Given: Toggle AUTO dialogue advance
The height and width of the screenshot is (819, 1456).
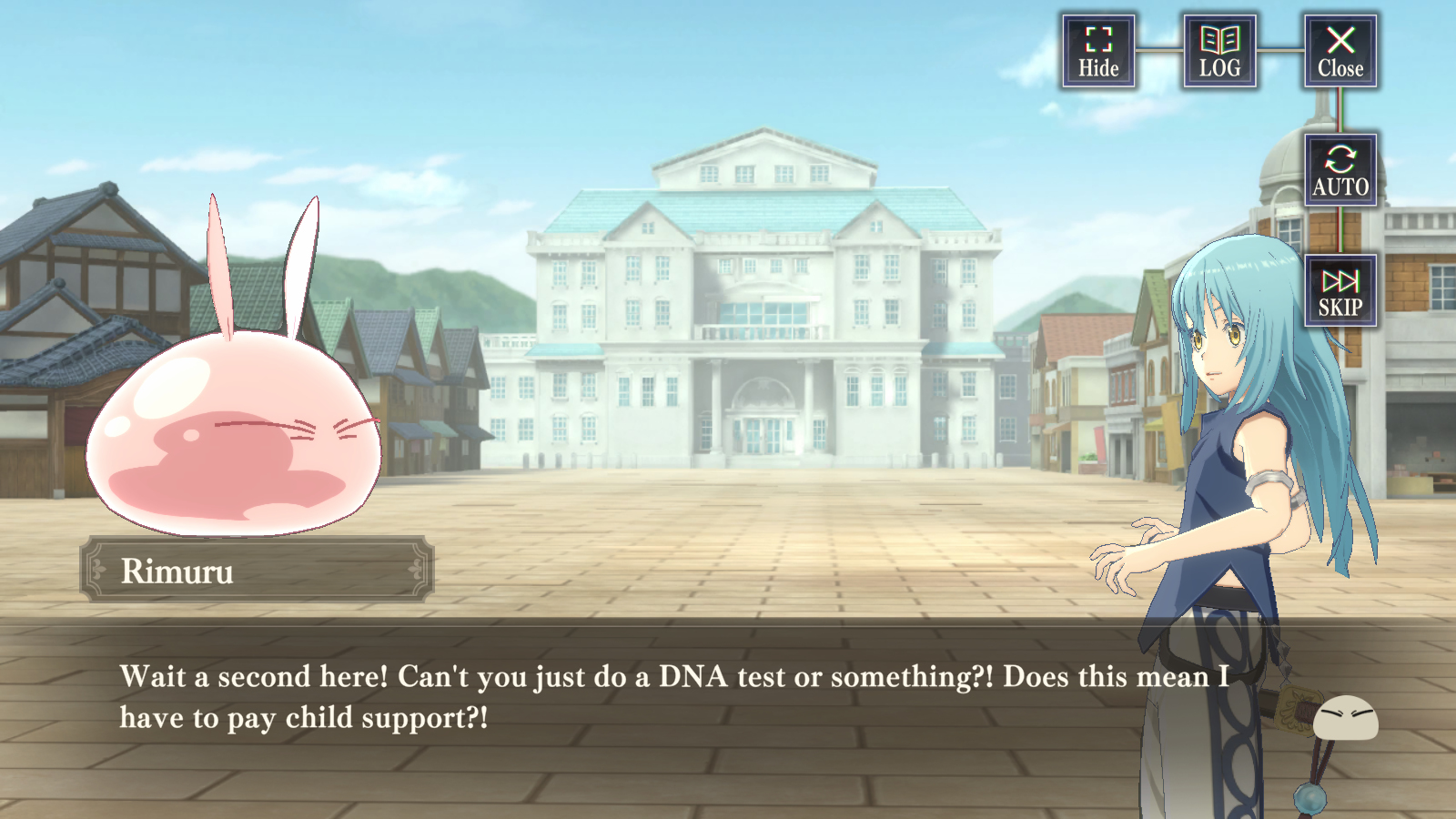Looking at the screenshot, I should (x=1340, y=171).
